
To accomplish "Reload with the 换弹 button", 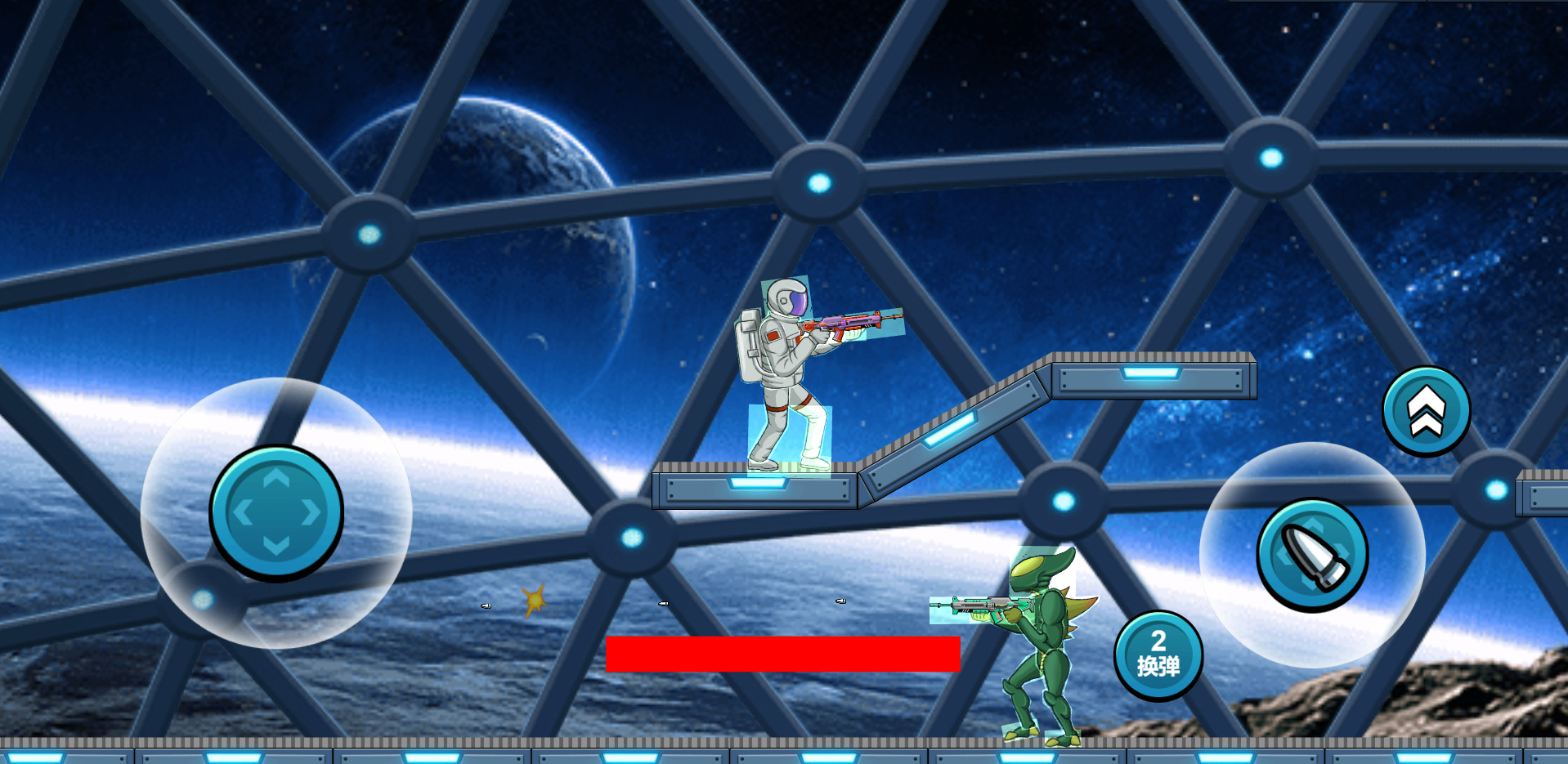I will coord(1158,655).
